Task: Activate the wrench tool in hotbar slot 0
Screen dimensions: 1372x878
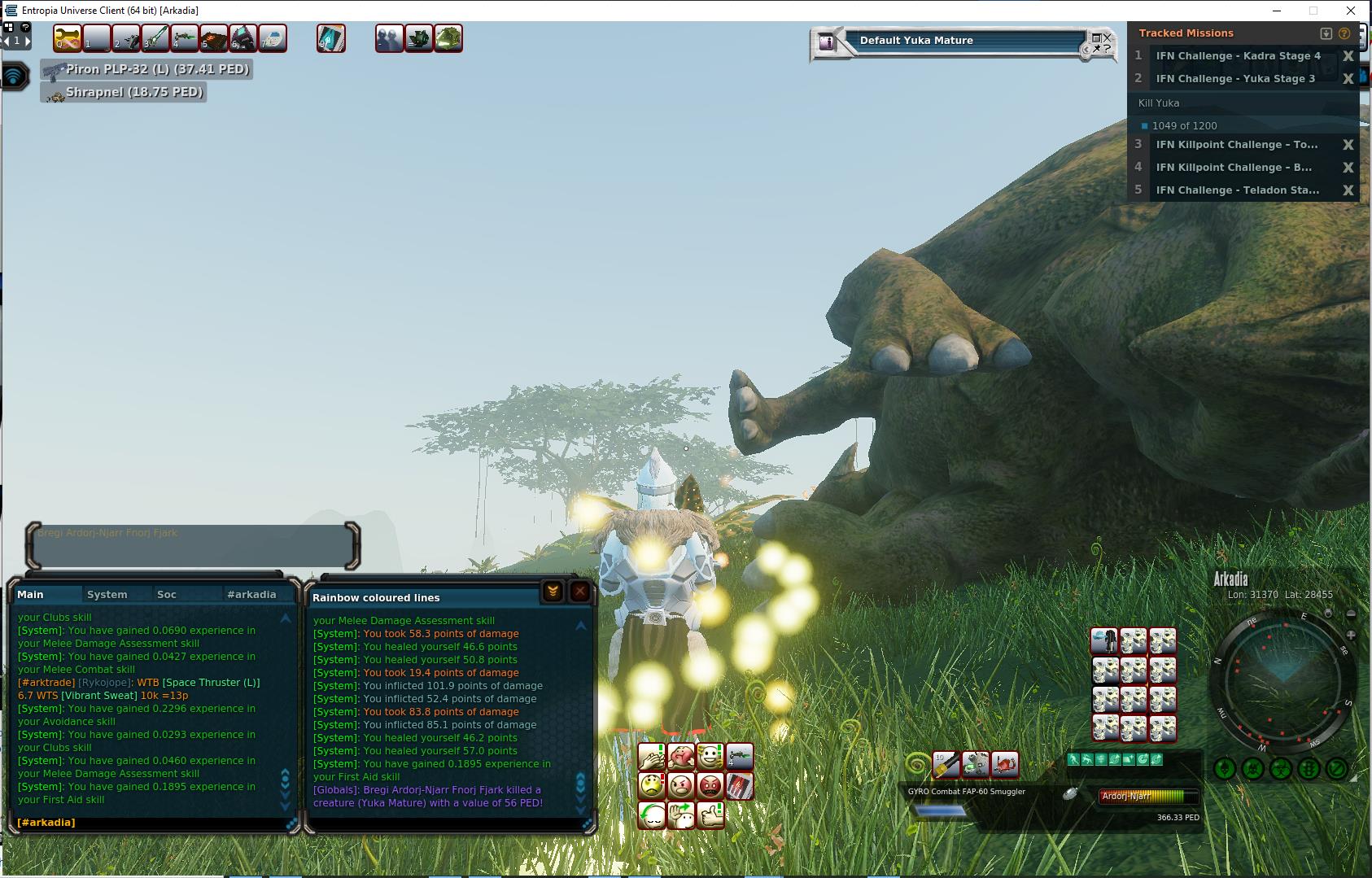Action: coord(68,38)
